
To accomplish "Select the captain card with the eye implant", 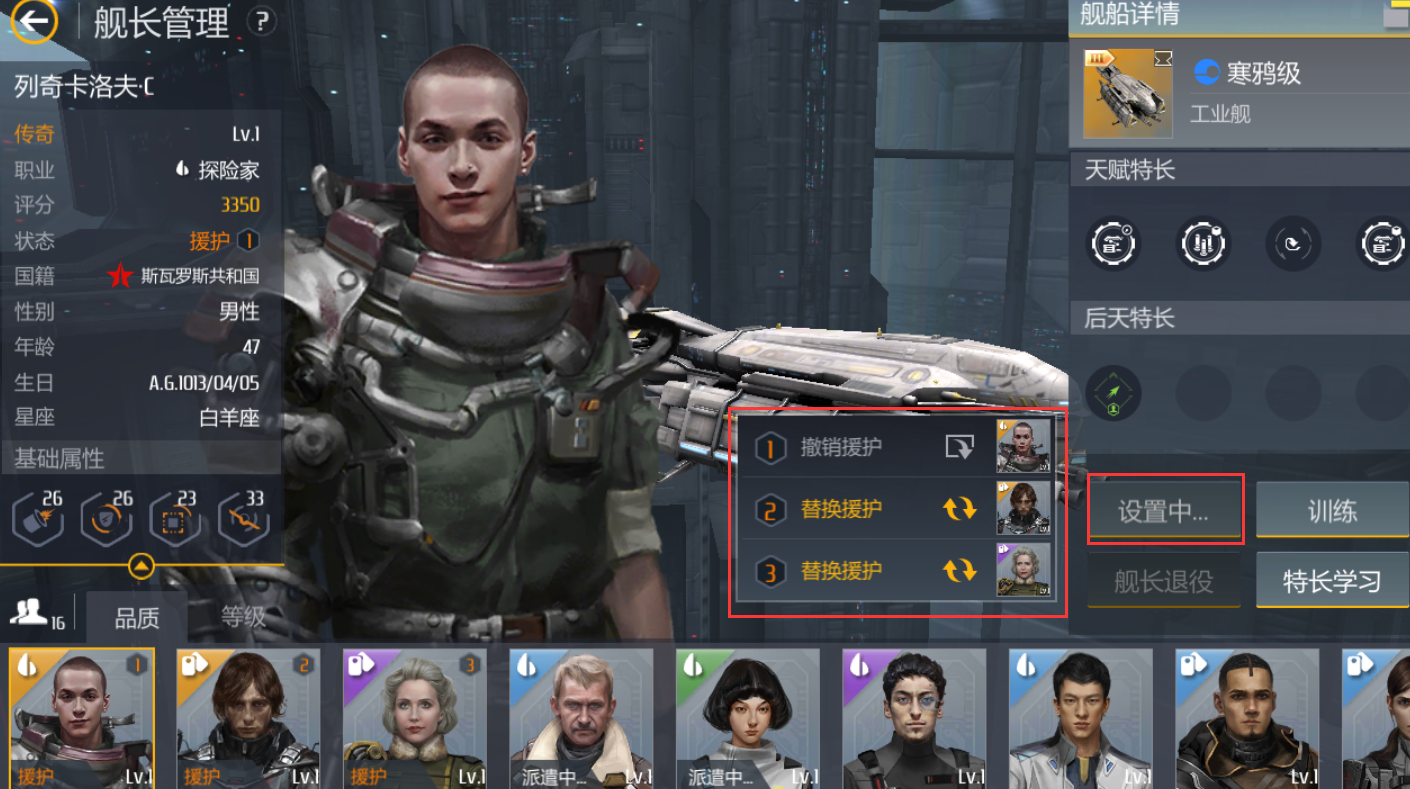I will click(914, 718).
